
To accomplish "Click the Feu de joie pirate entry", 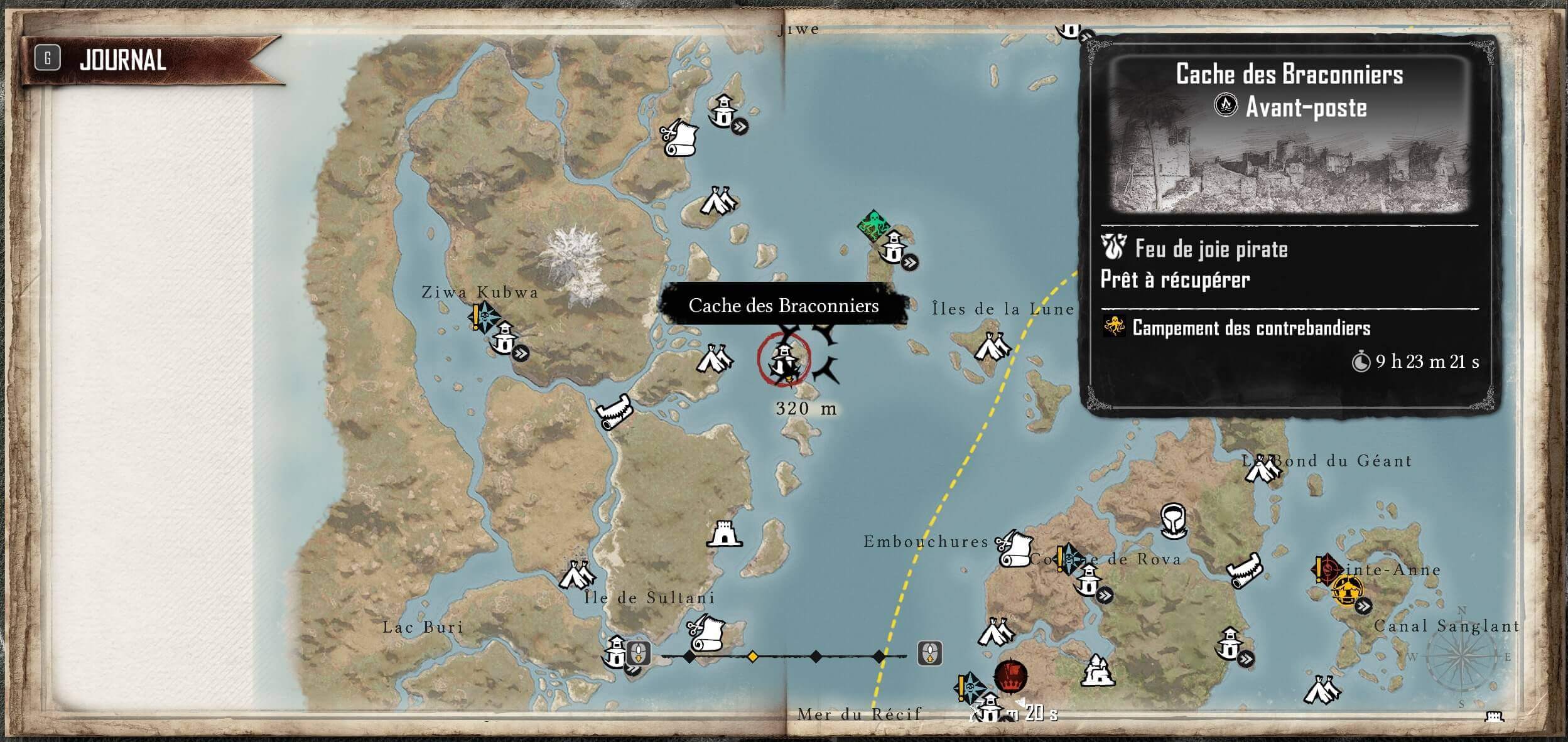I will (1211, 249).
